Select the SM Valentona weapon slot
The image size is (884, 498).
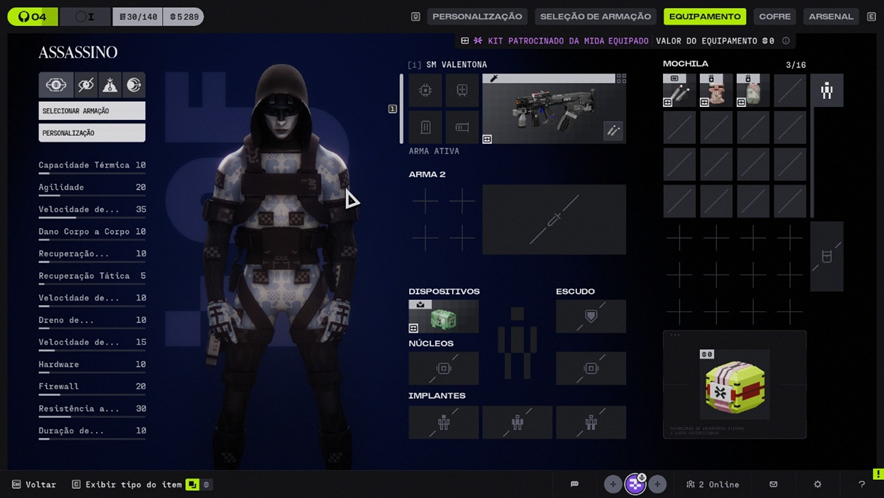554,109
